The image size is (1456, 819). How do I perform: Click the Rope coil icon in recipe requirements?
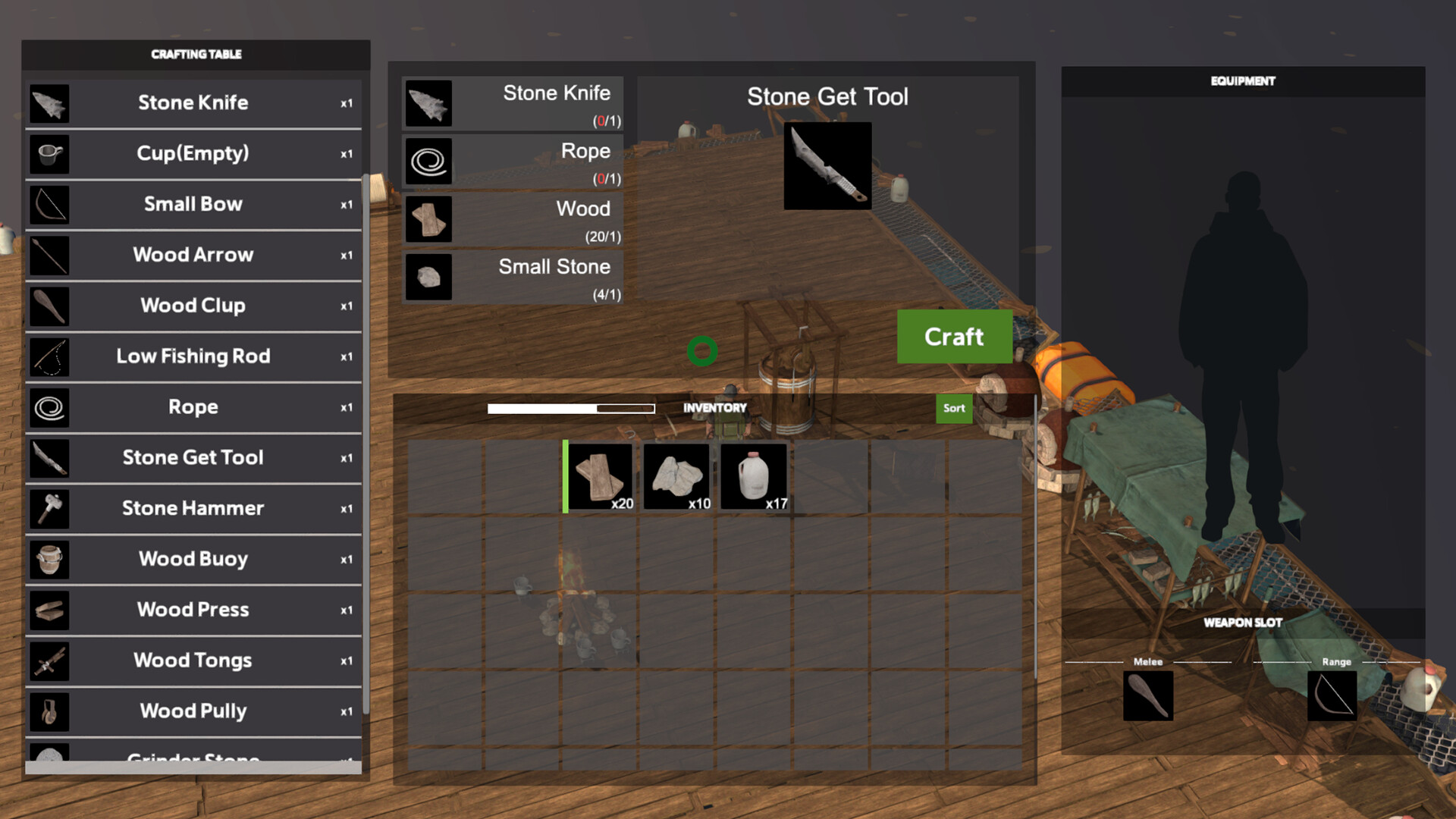(428, 161)
